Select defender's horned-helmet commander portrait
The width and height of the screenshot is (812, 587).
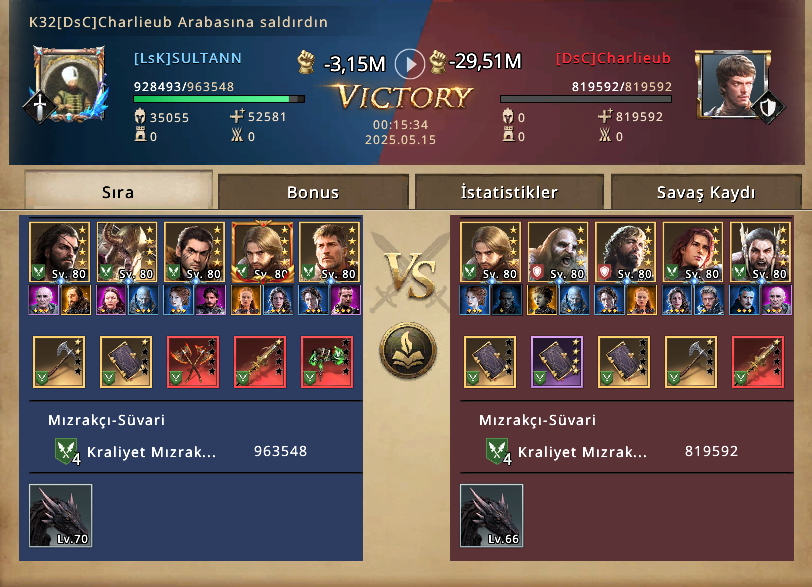pos(760,252)
